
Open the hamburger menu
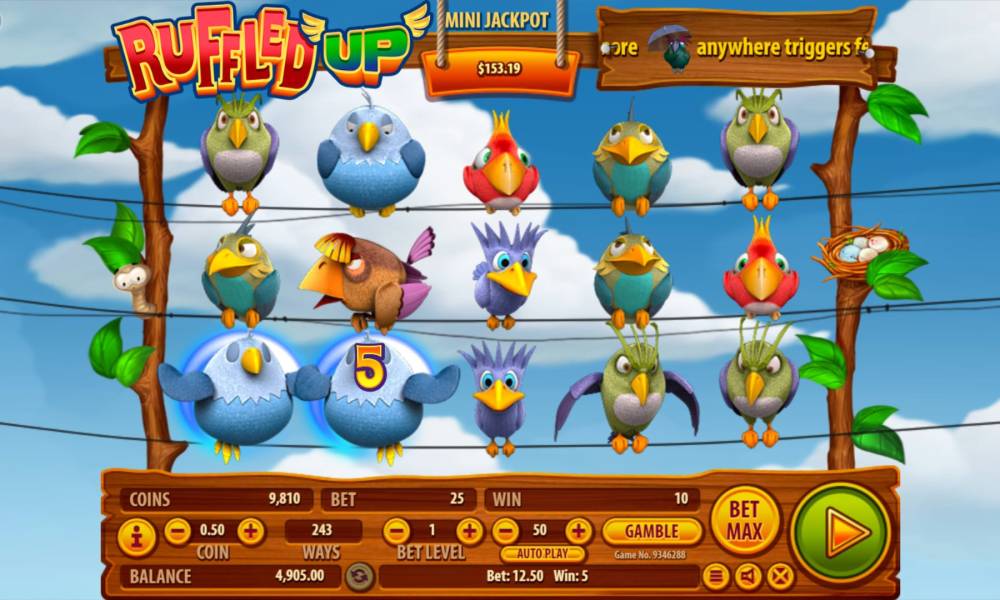716,576
